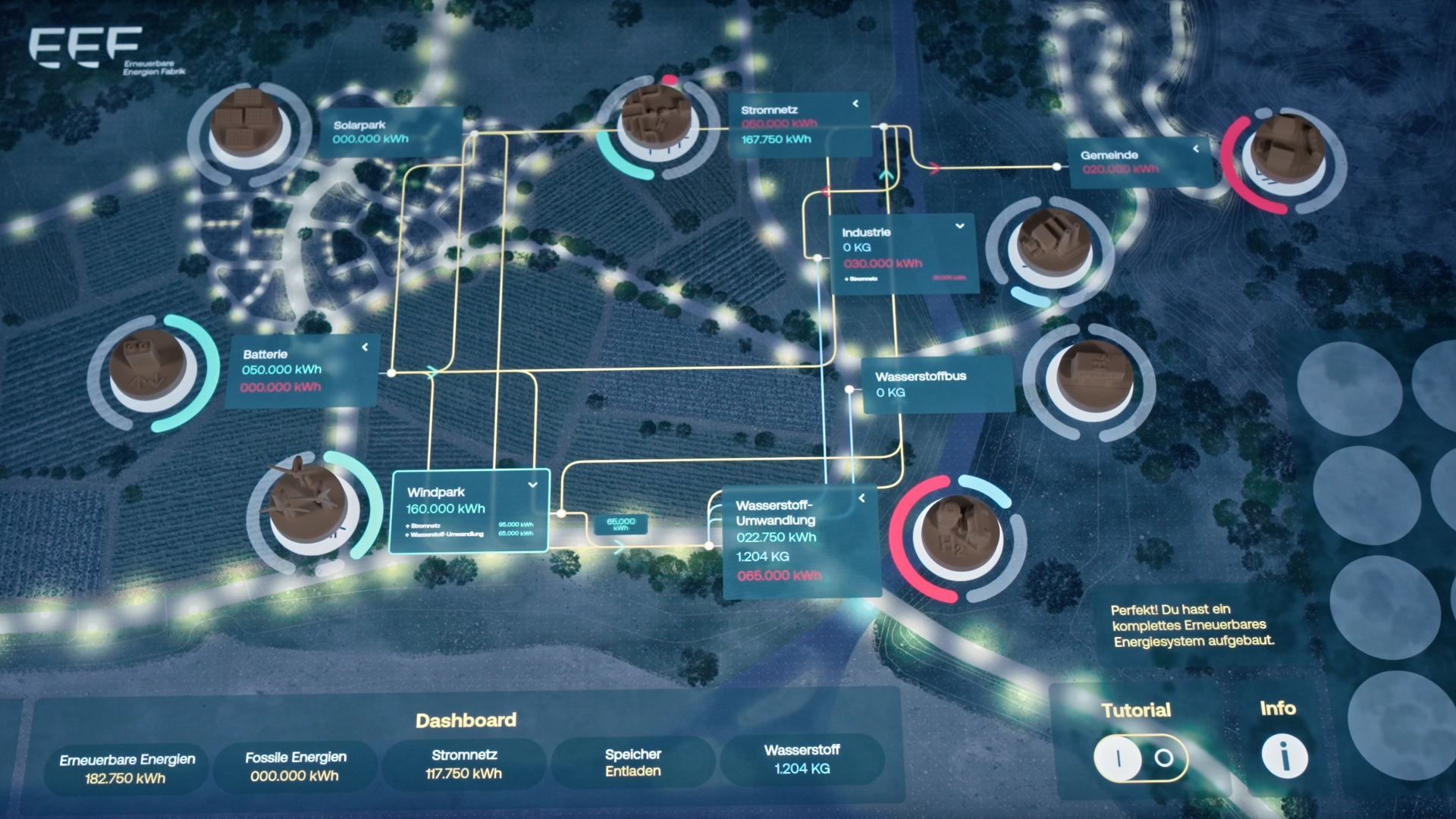Screen dimensions: 1456x819
Task: Expand the Wasserstoff-Umwandlung panel arrow
Action: coord(862,498)
